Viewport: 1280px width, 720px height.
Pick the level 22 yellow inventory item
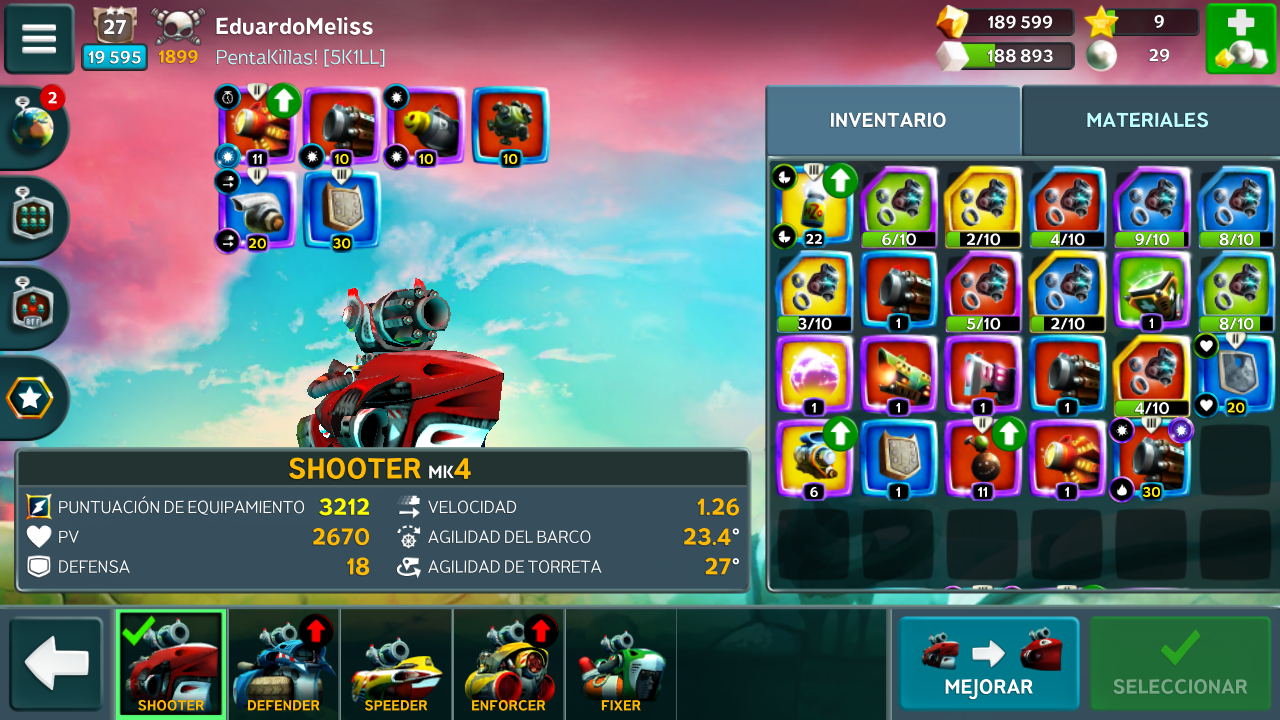(x=814, y=206)
